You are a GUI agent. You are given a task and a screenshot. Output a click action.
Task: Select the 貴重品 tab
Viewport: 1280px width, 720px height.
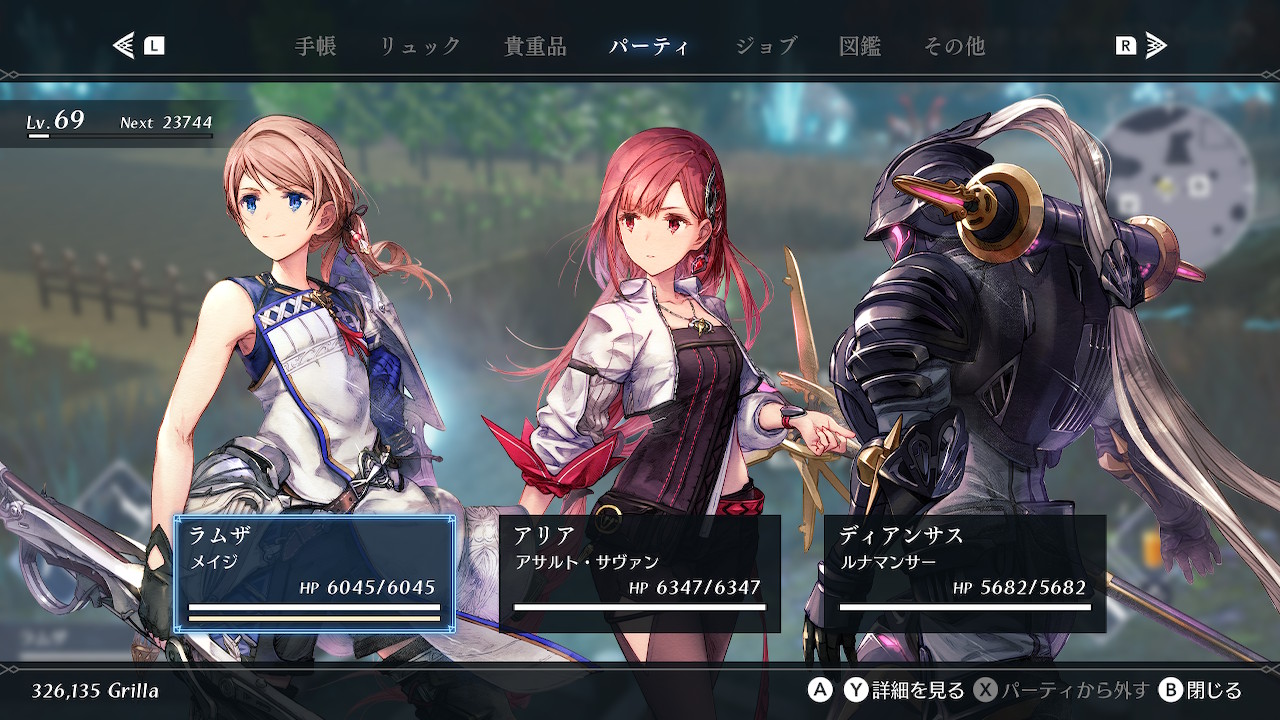(535, 46)
